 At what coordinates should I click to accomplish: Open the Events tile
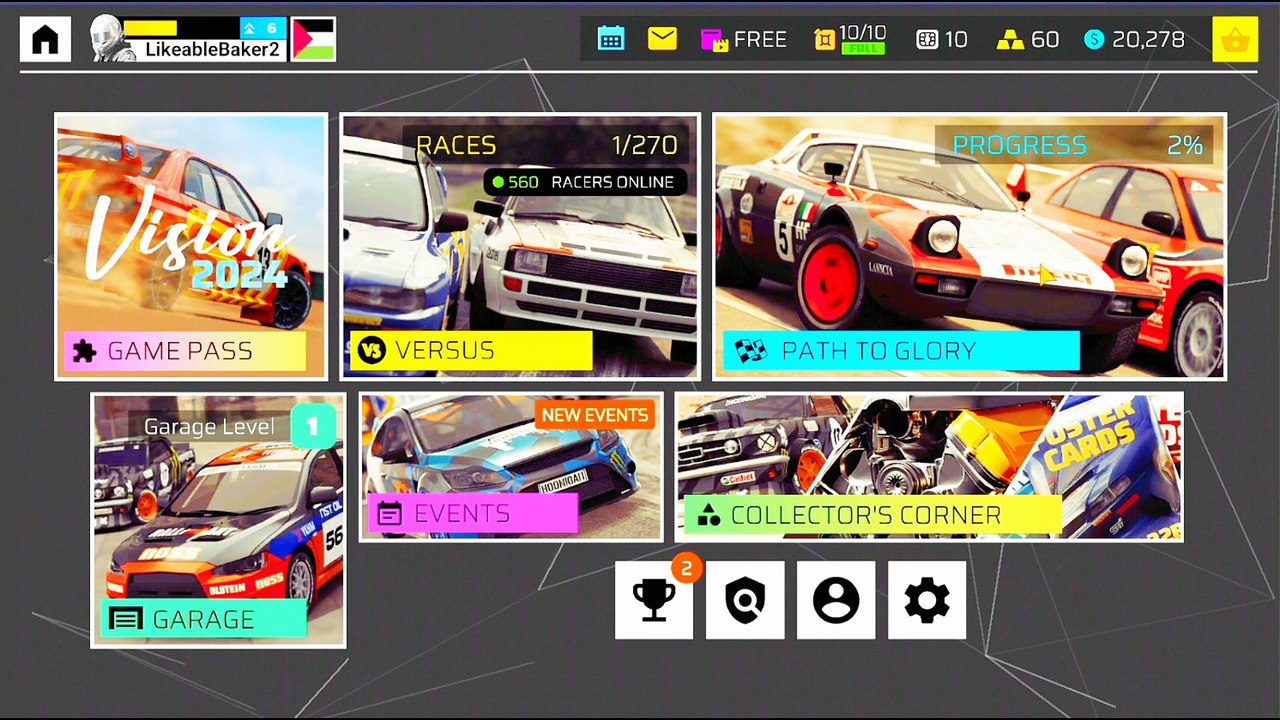[510, 467]
